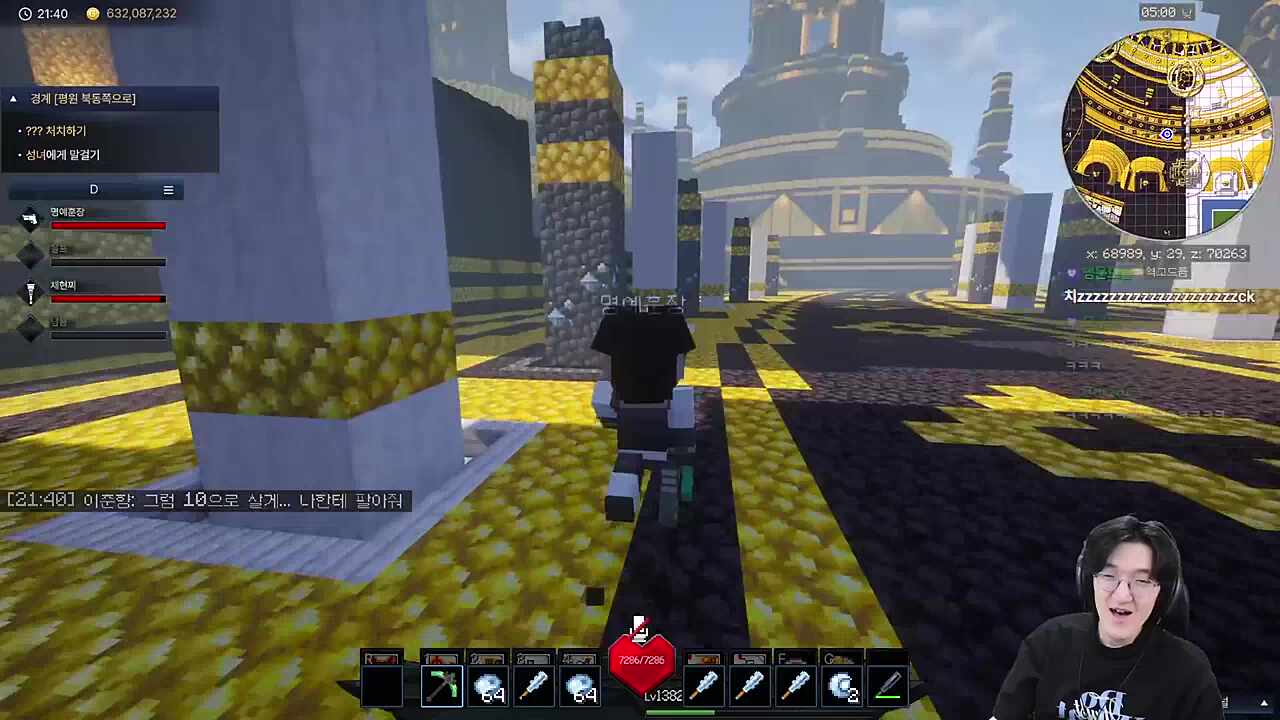The image size is (1280, 720).
Task: Click the 경계 quest title in the tracker
Action: tap(83, 98)
